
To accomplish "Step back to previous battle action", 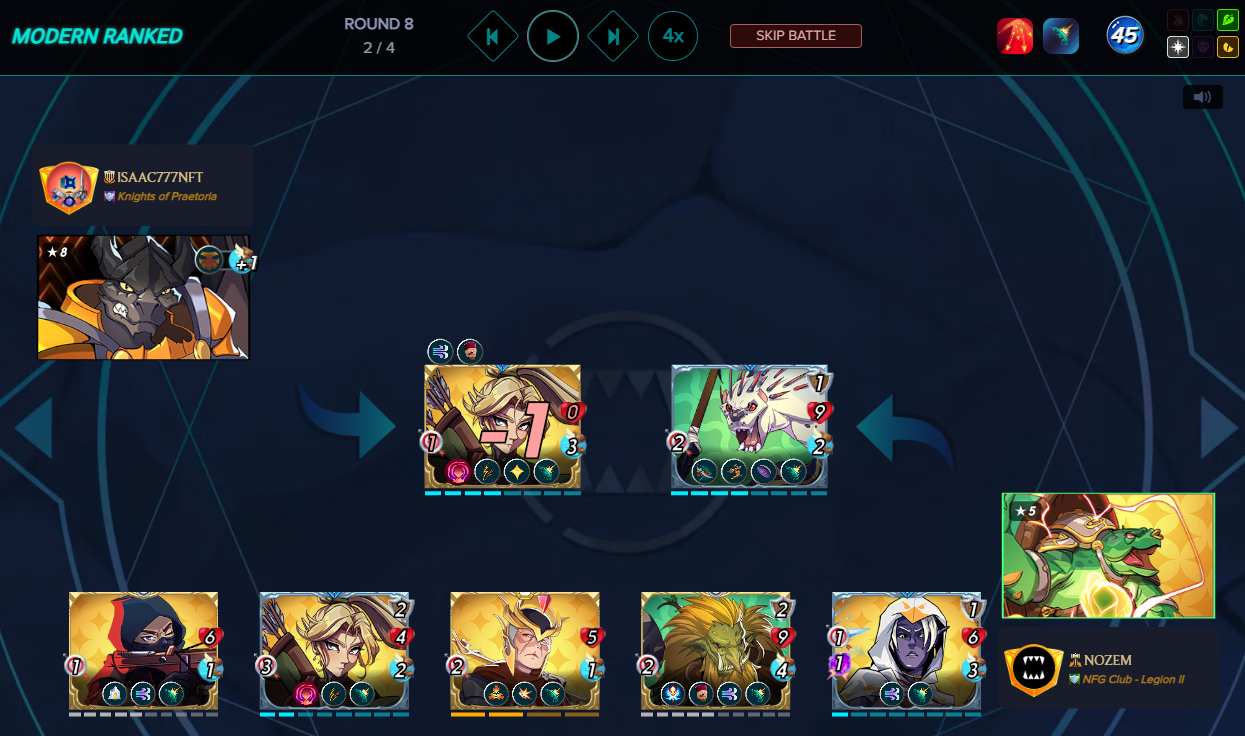I will coord(492,37).
